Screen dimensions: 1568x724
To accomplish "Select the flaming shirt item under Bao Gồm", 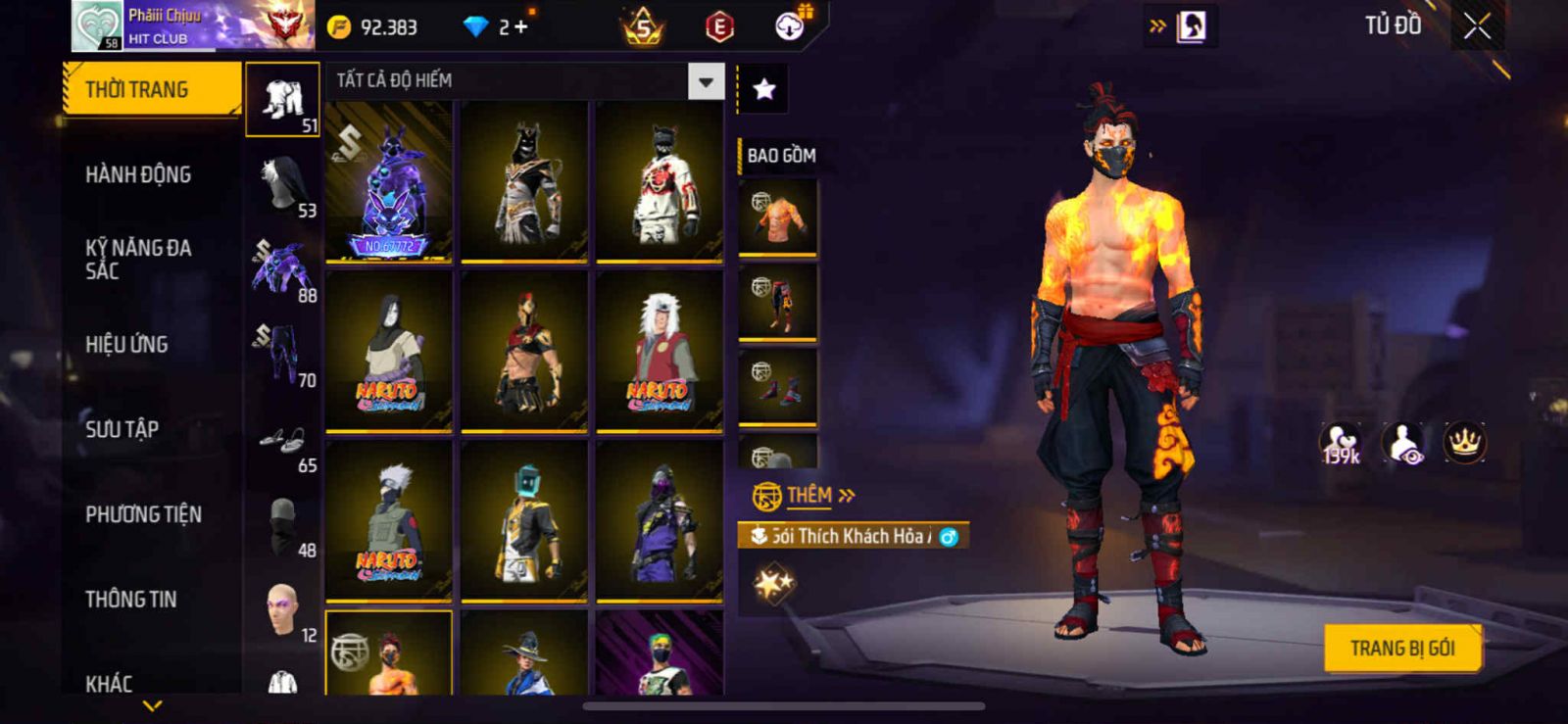I will (x=777, y=217).
